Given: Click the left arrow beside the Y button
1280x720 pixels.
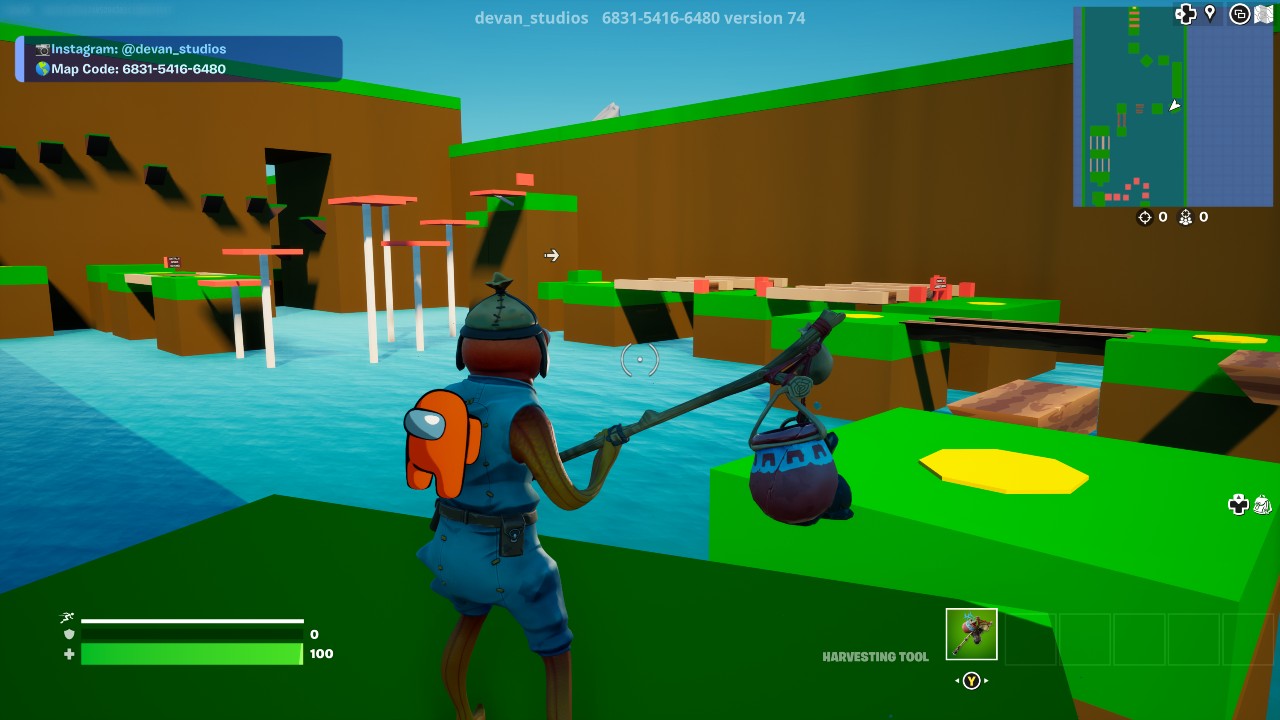Looking at the screenshot, I should 957,680.
